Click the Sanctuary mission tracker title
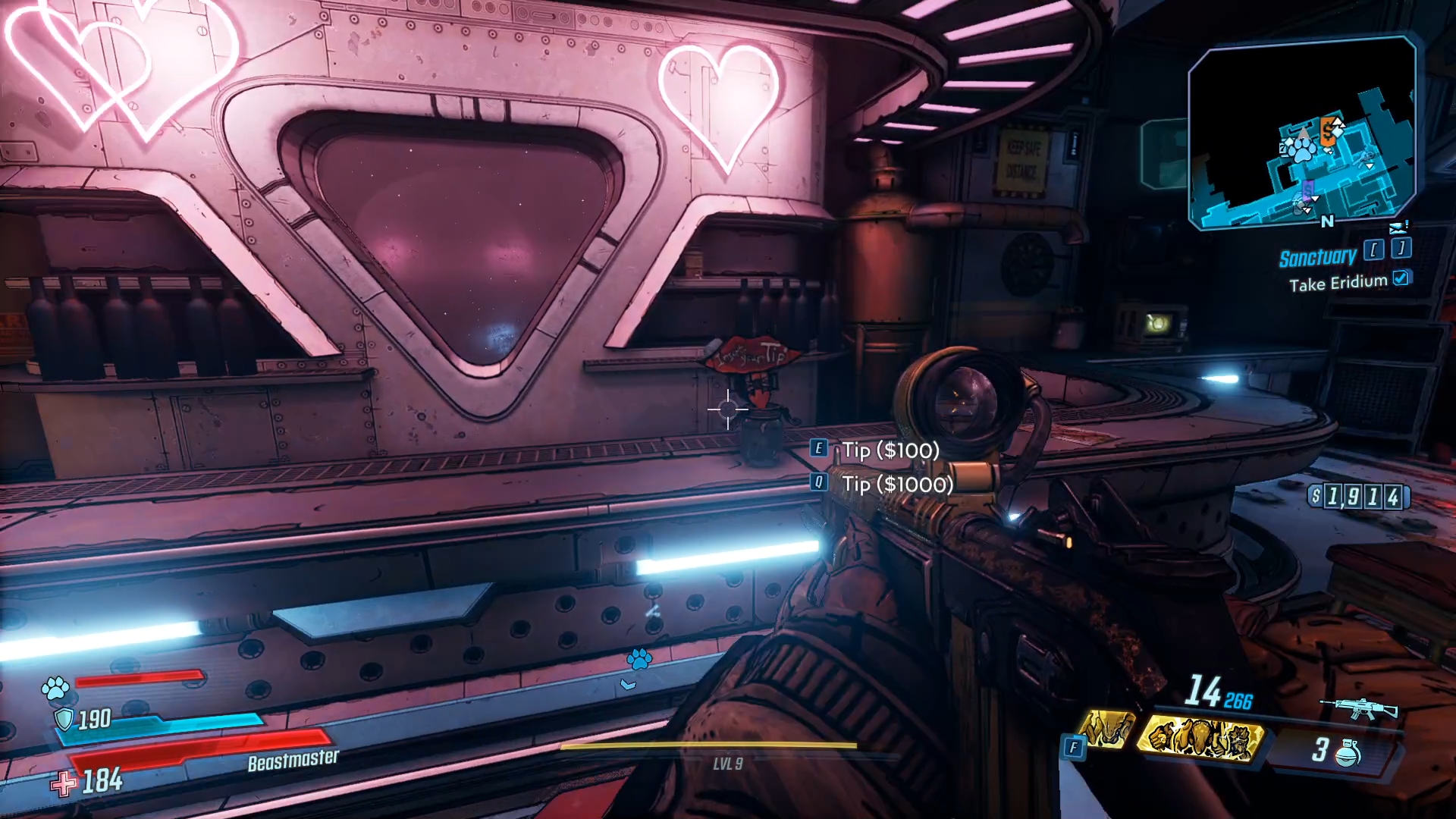 pos(1317,257)
